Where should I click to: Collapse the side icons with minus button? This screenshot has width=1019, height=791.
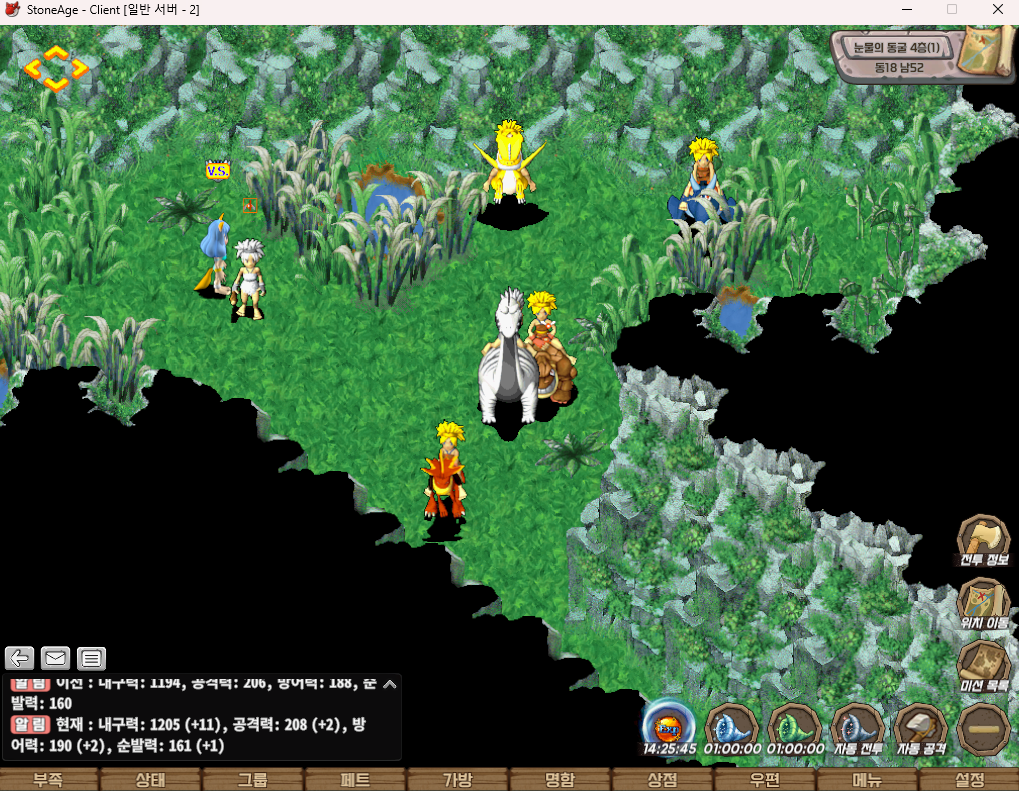[983, 729]
